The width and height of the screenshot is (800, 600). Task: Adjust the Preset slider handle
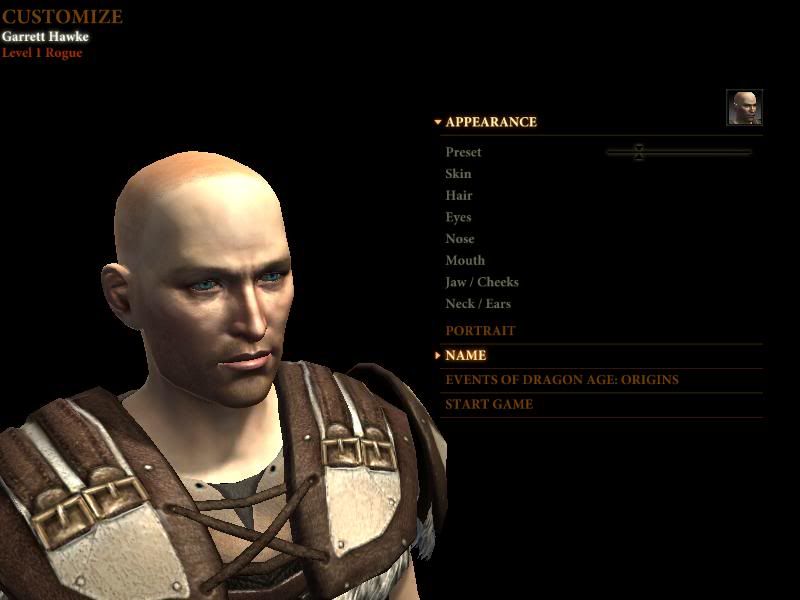639,152
